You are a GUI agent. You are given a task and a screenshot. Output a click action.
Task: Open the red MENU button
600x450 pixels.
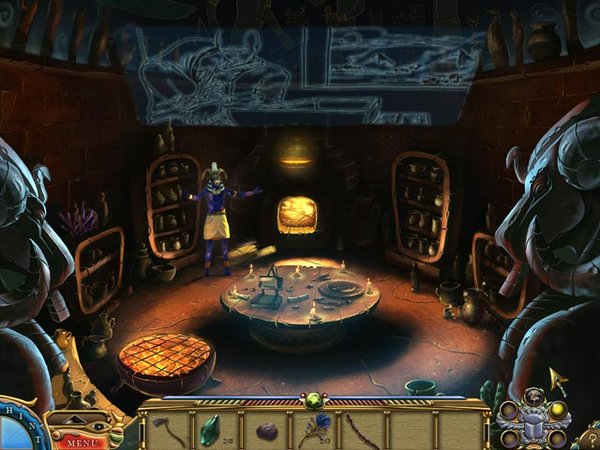pyautogui.click(x=84, y=441)
